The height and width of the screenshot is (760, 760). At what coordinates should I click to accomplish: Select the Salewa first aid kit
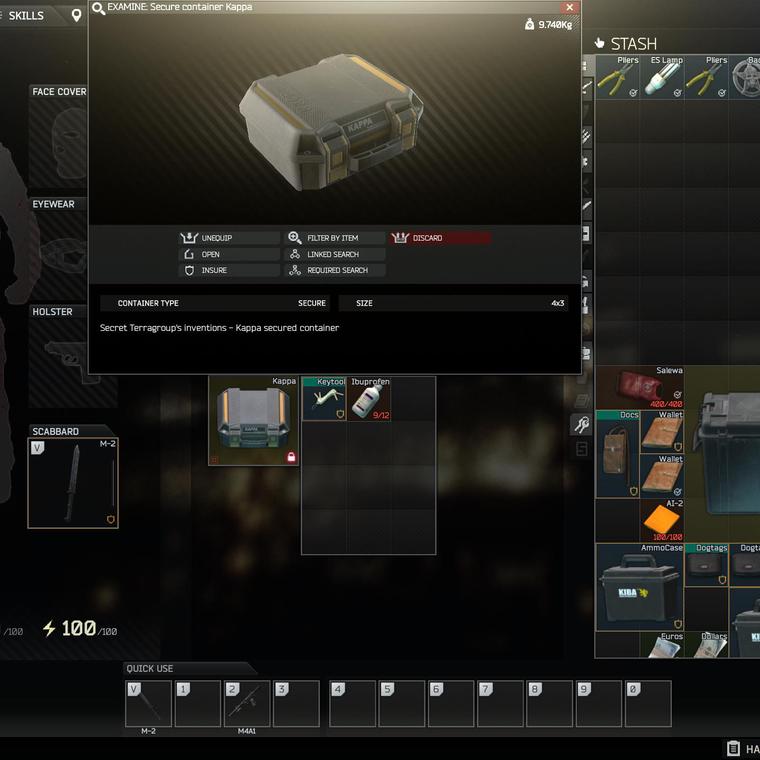640,387
